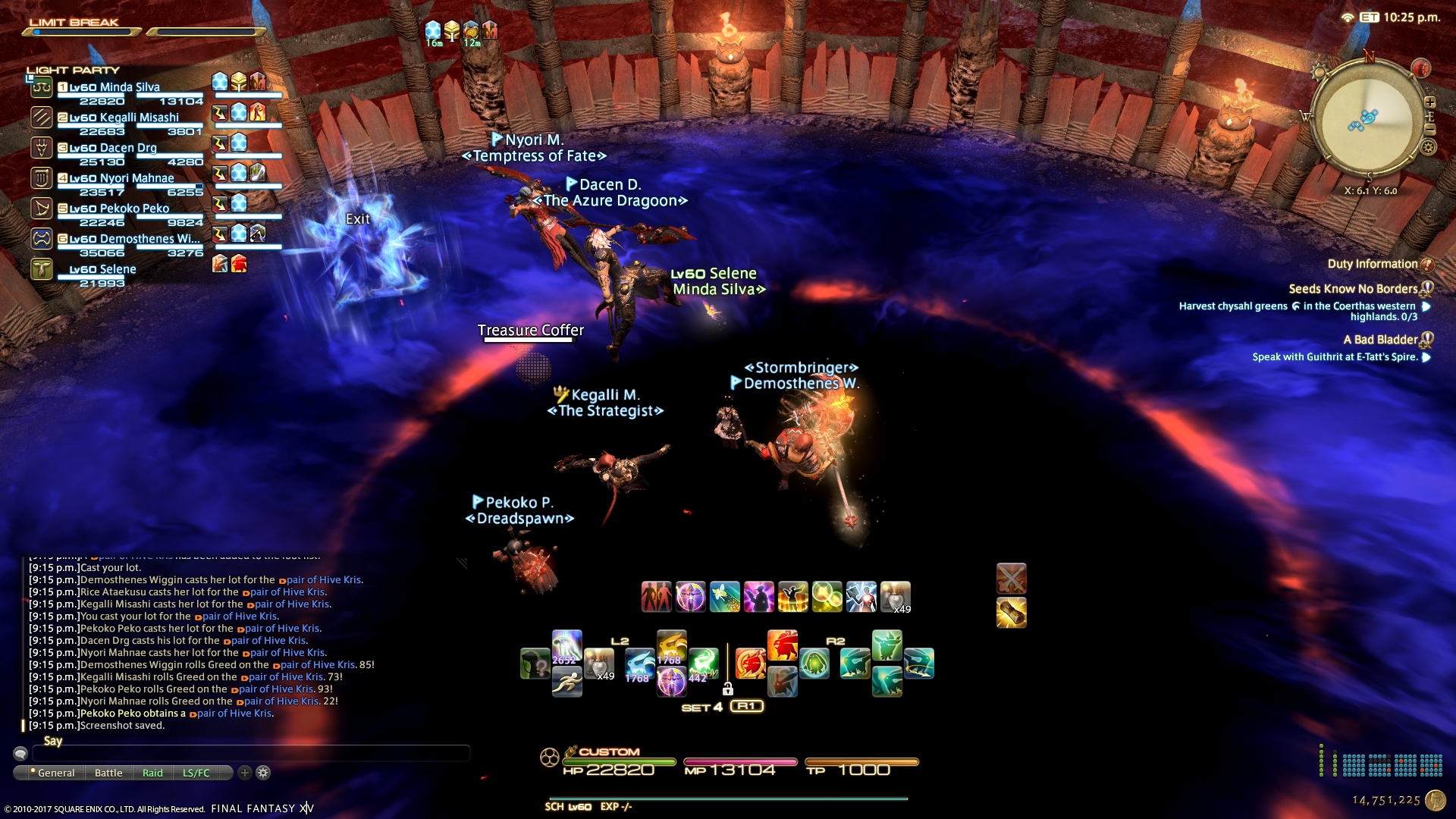The width and height of the screenshot is (1456, 819).
Task: Use the golden scroll icon
Action: tap(1011, 613)
